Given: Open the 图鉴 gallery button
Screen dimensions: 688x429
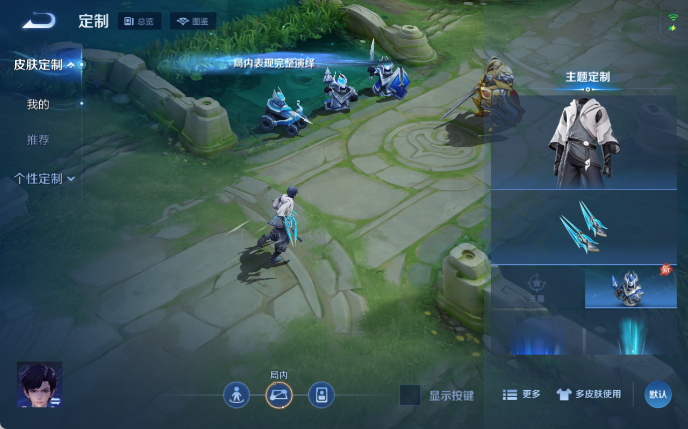Looking at the screenshot, I should (193, 21).
